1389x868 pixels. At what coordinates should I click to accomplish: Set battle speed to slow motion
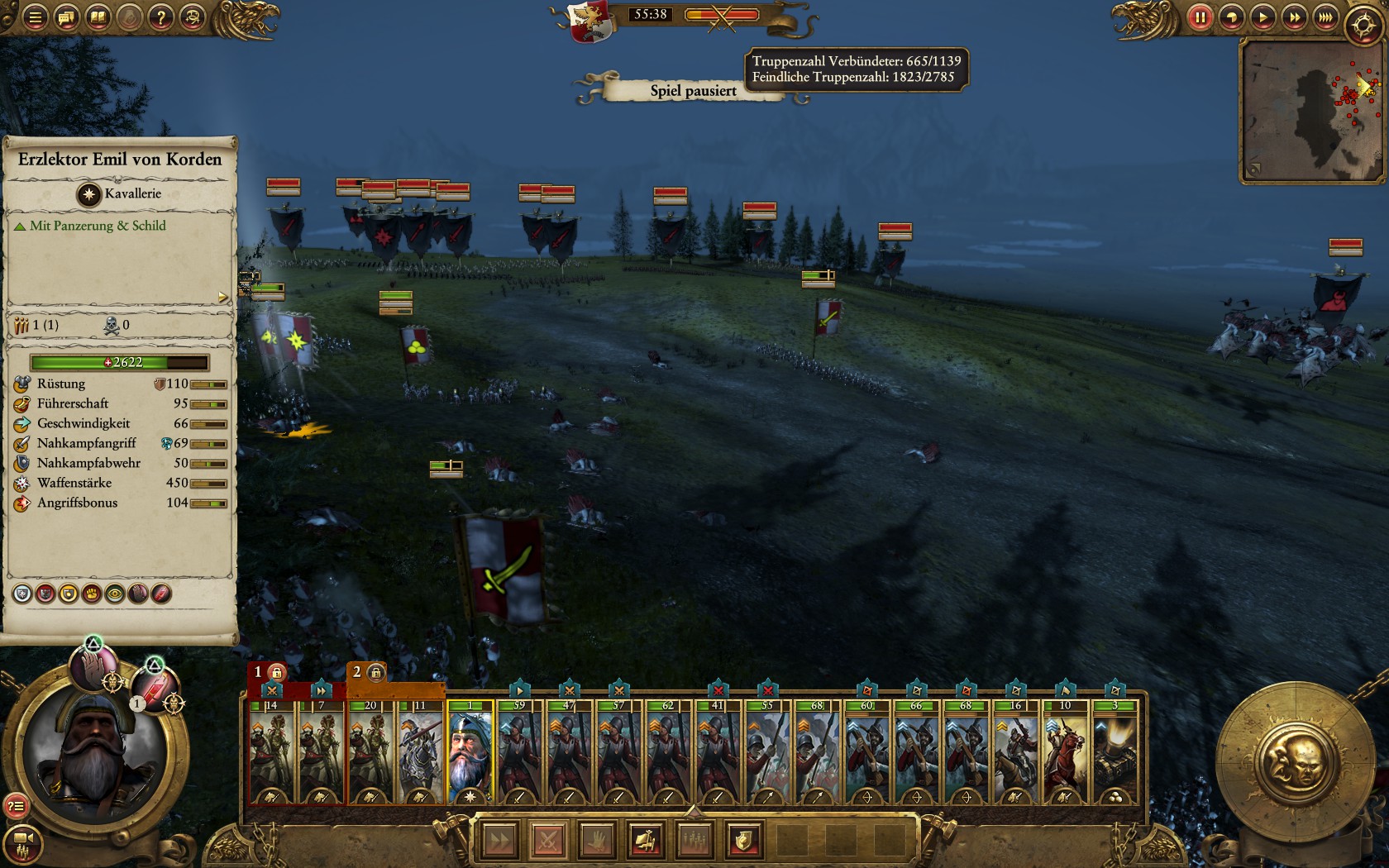click(1231, 17)
